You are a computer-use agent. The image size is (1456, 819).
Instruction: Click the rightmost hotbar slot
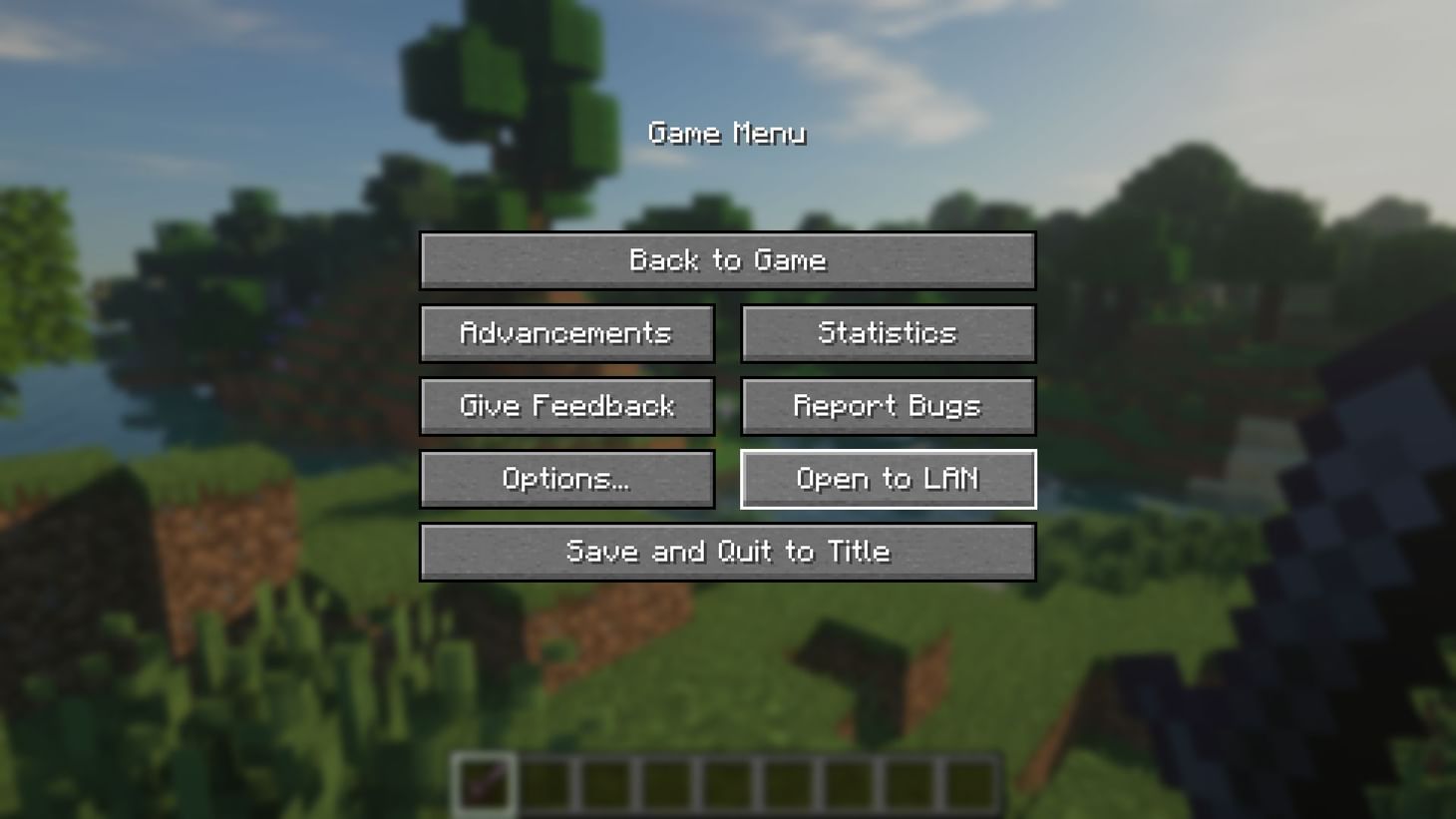[x=969, y=784]
